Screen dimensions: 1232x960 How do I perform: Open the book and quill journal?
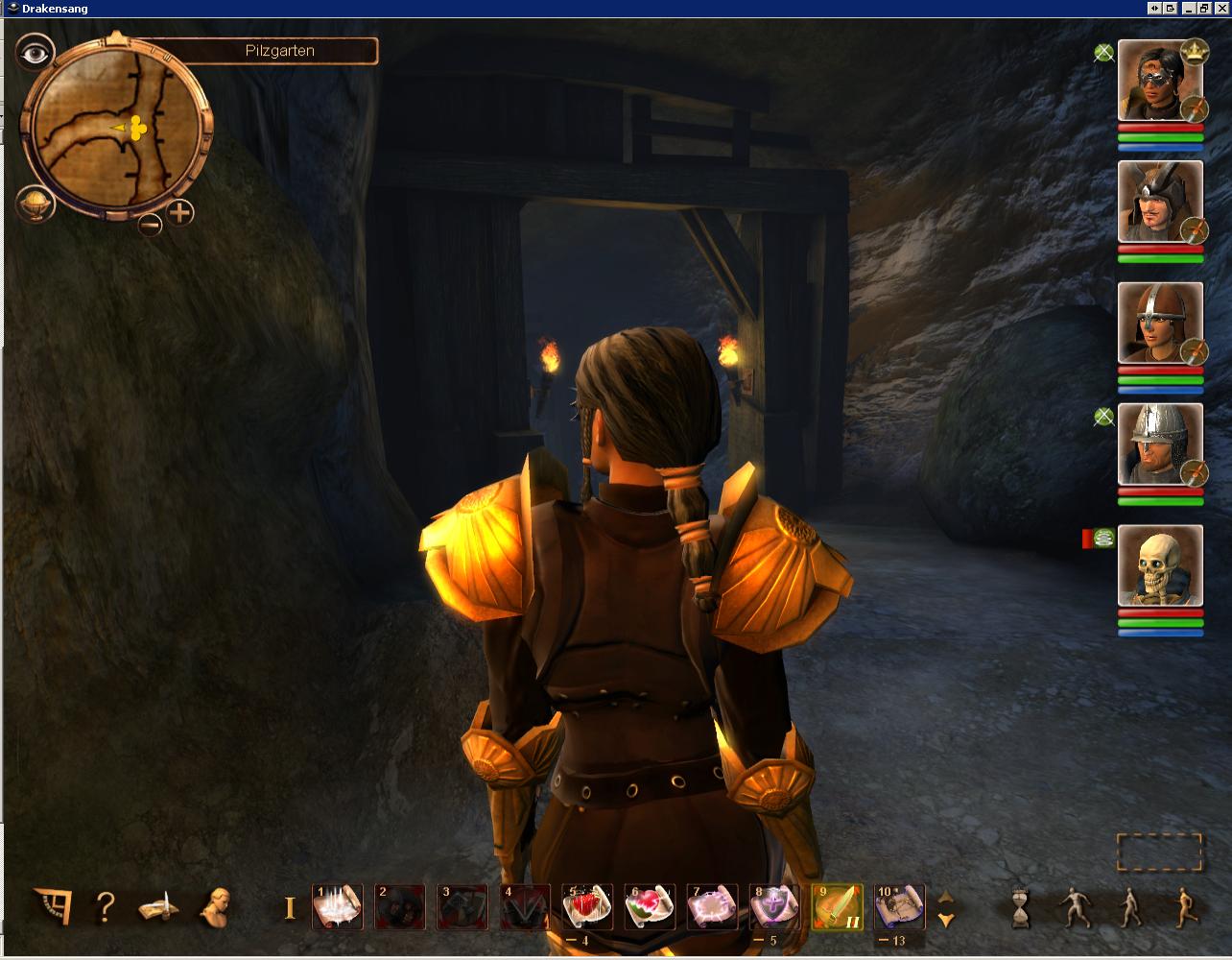(160, 906)
